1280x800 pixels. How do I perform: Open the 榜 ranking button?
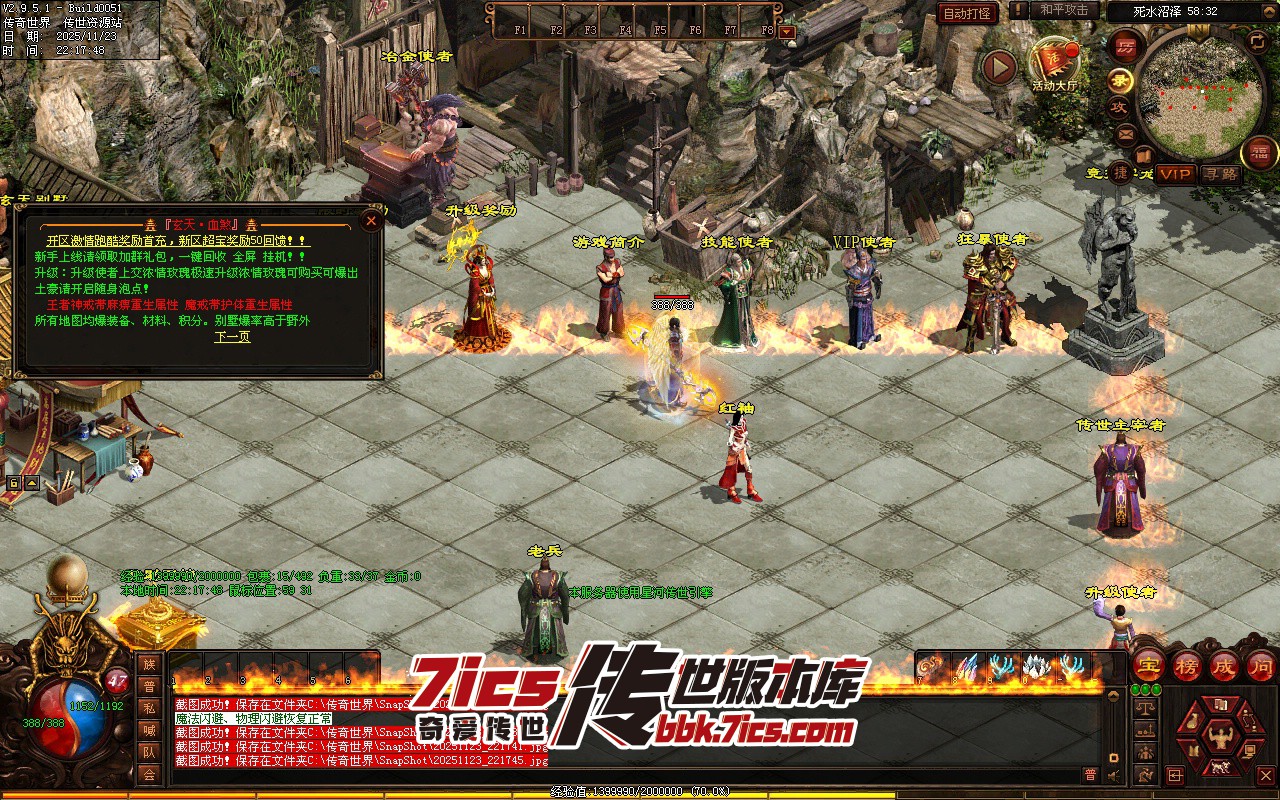click(x=1187, y=666)
